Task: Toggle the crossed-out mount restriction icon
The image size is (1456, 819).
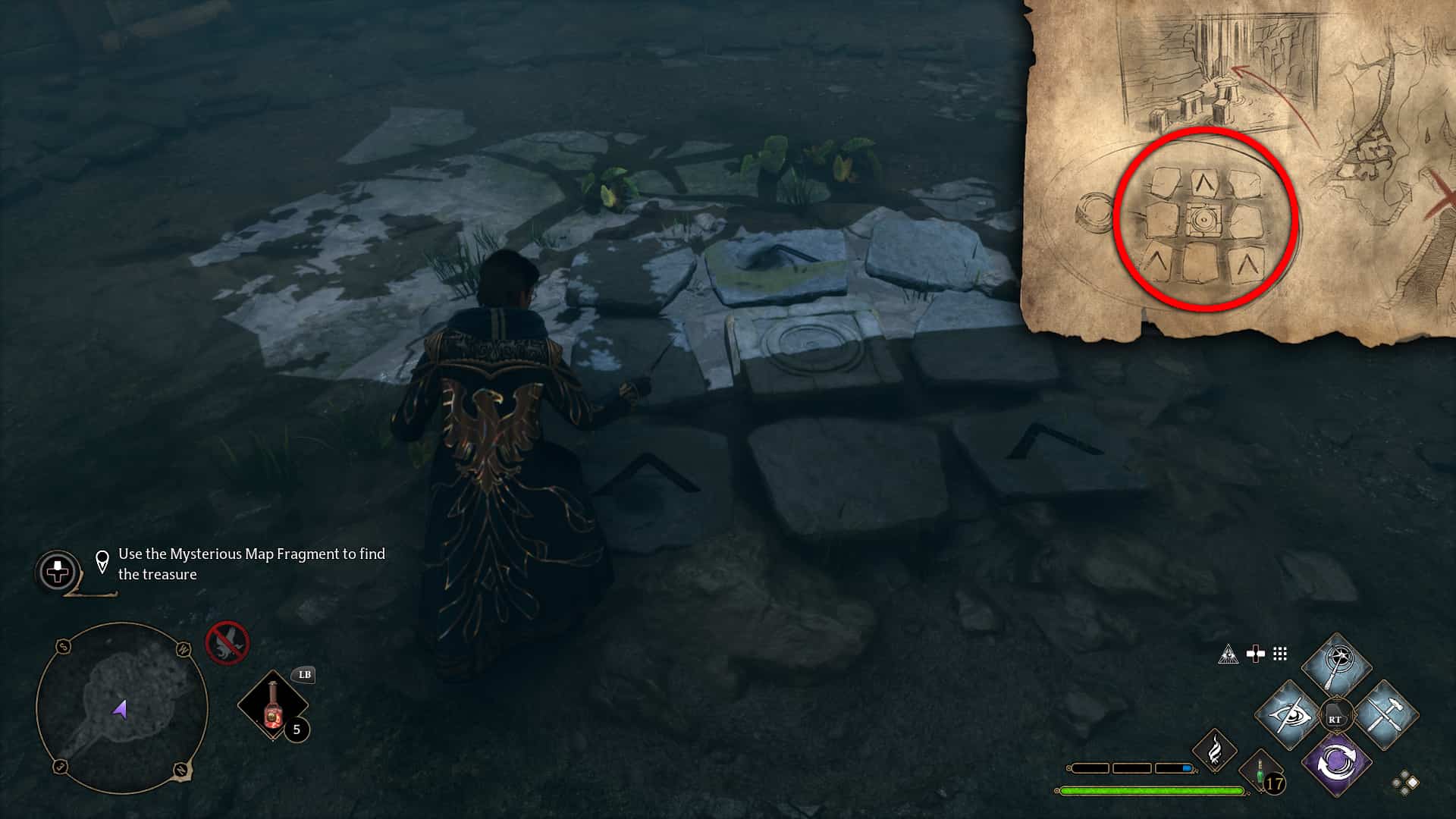Action: tap(227, 643)
